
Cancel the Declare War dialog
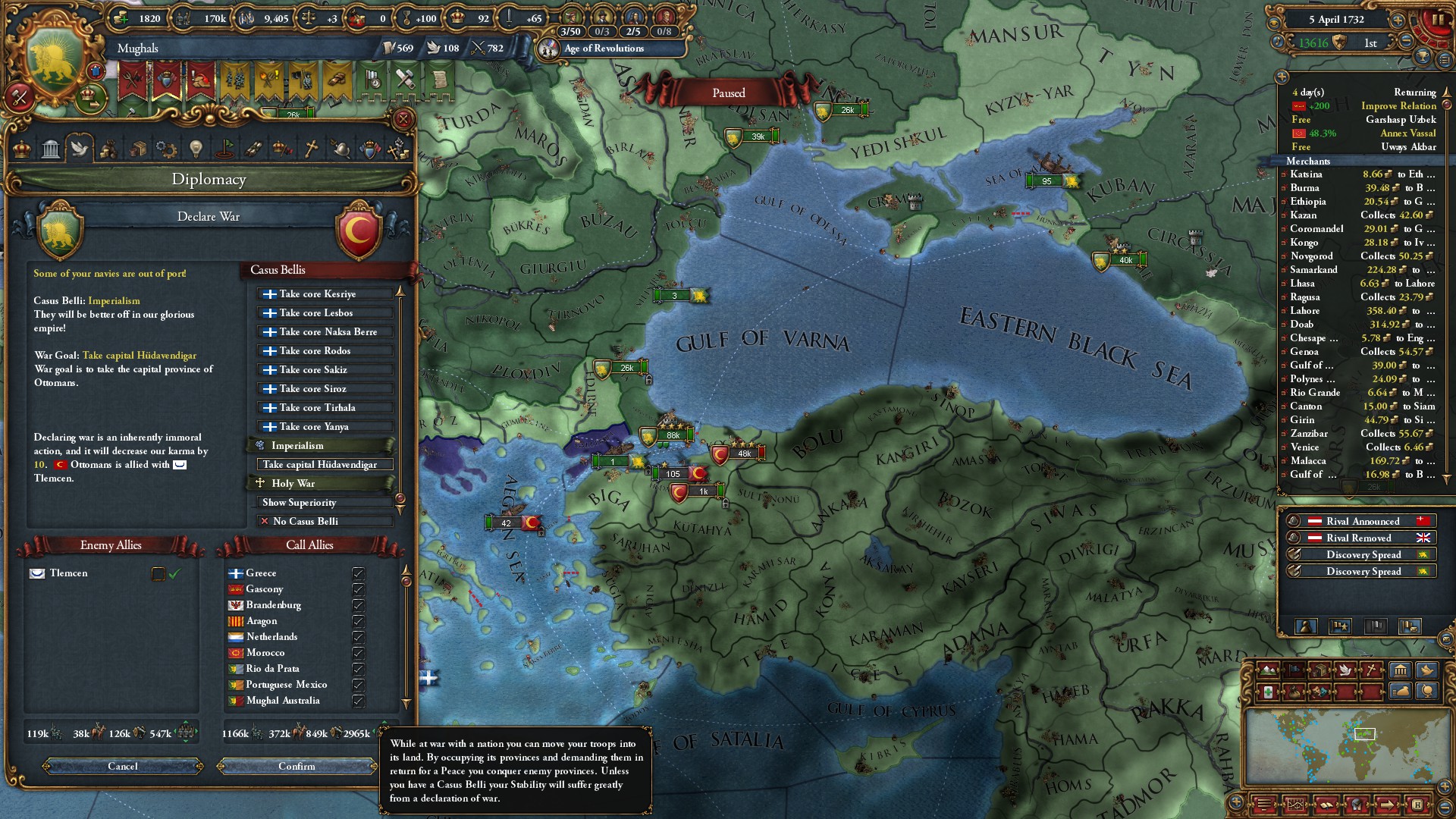pyautogui.click(x=123, y=766)
